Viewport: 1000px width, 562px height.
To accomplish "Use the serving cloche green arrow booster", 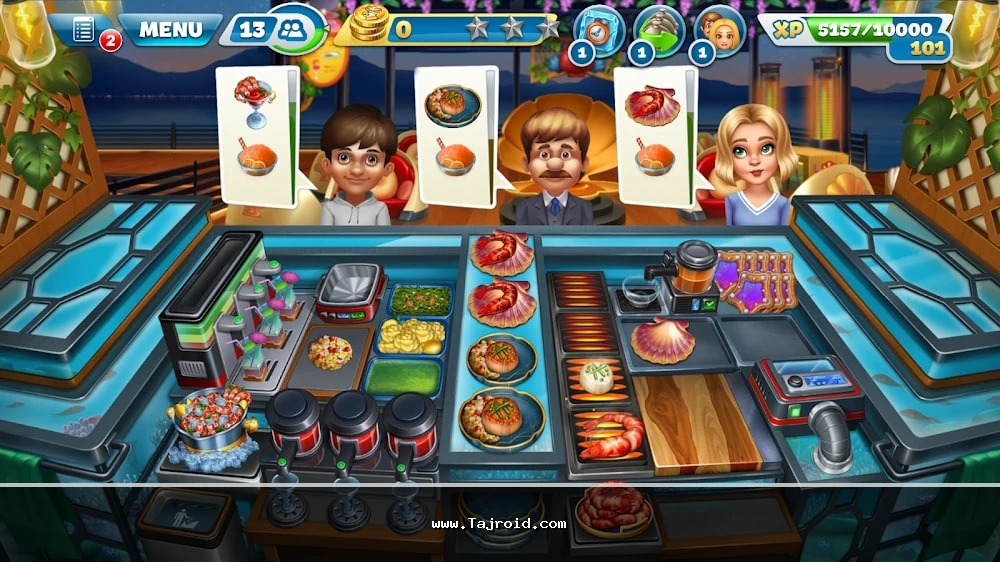I will [659, 31].
